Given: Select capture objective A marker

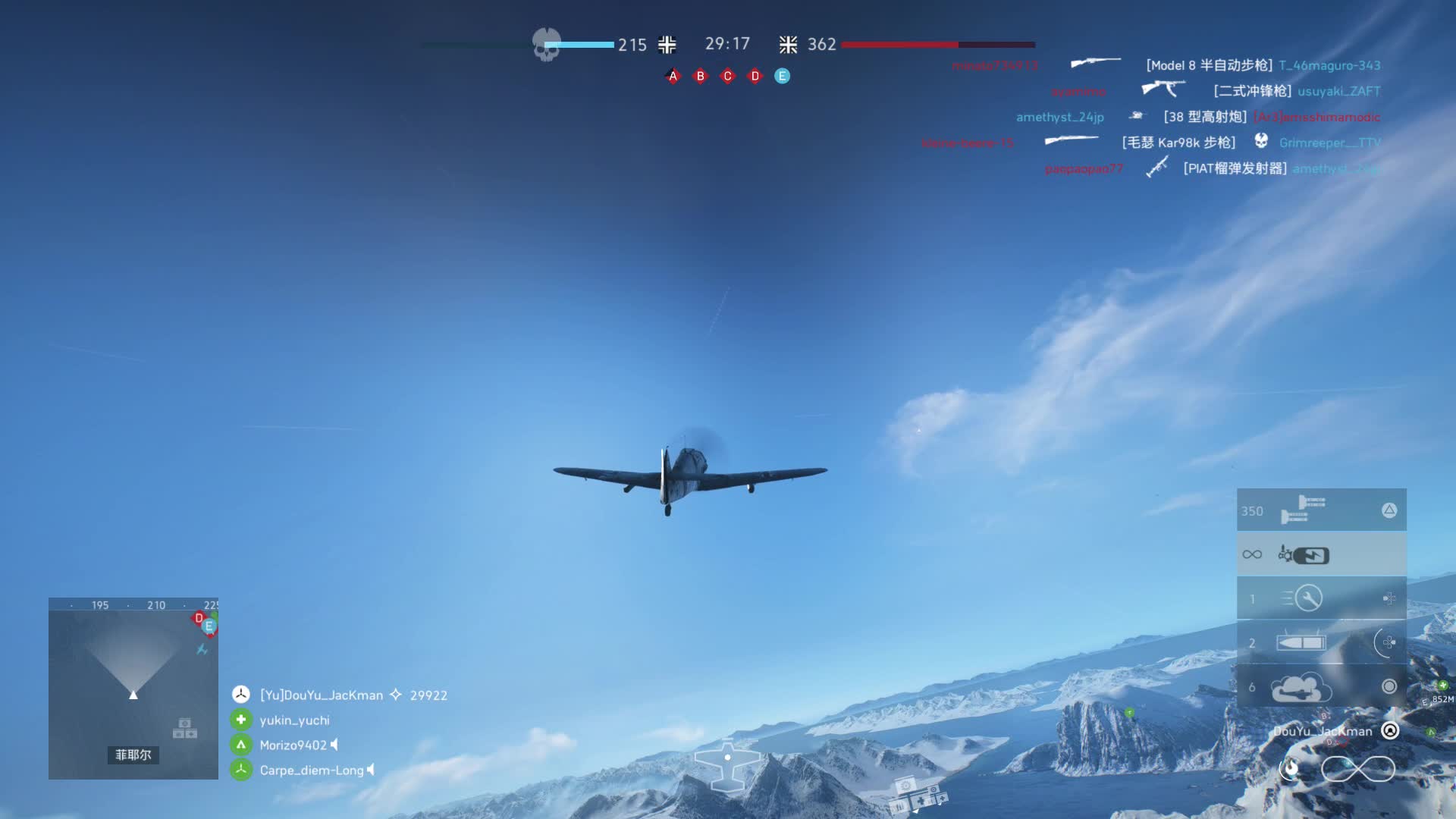Looking at the screenshot, I should point(673,76).
